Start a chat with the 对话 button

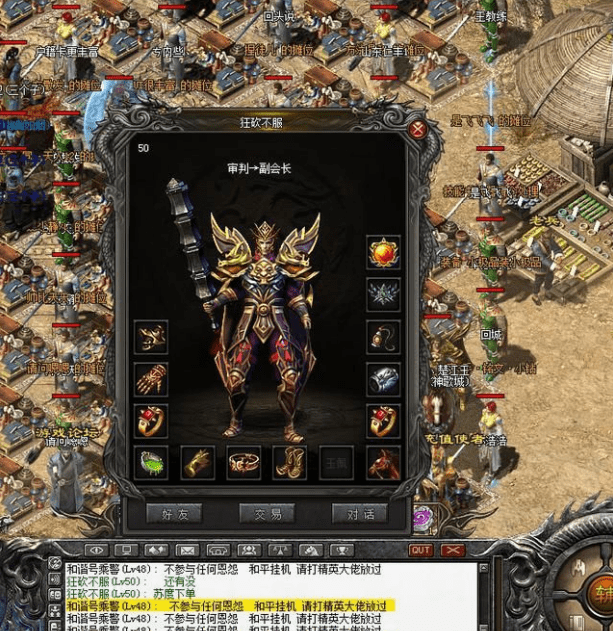click(359, 513)
